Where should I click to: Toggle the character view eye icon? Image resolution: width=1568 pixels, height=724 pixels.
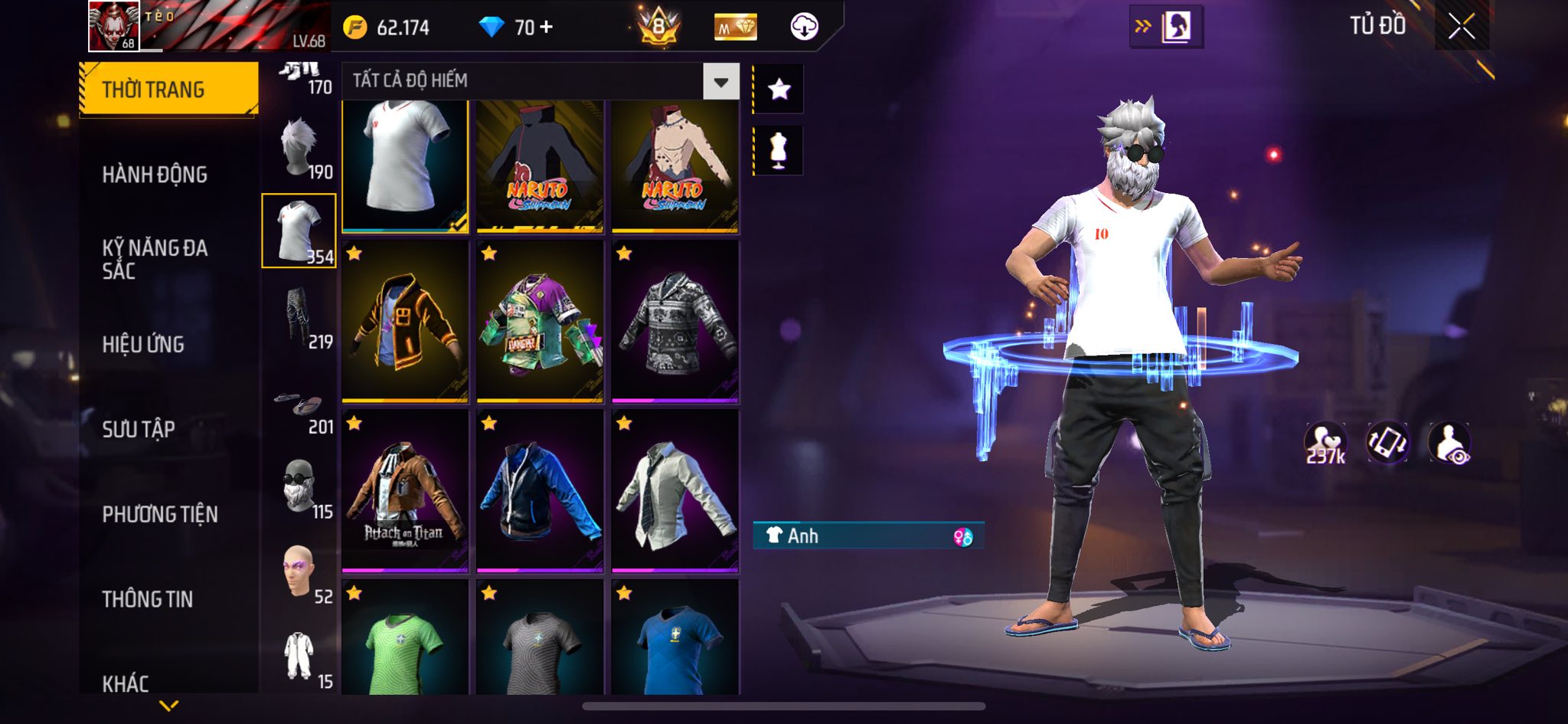[x=1449, y=443]
